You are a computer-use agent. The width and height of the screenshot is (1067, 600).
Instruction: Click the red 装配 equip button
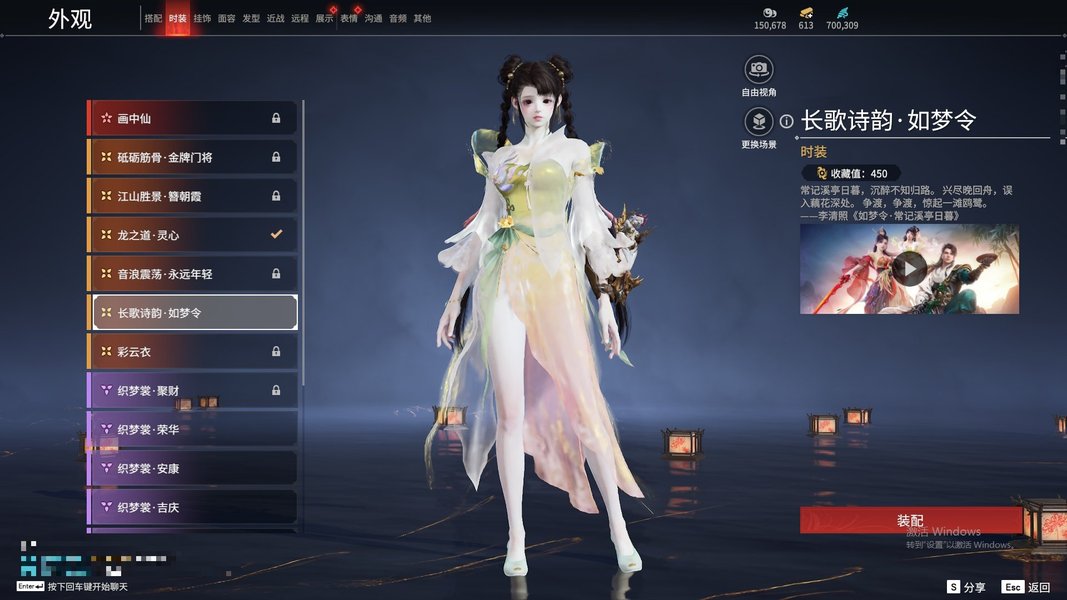[x=910, y=521]
